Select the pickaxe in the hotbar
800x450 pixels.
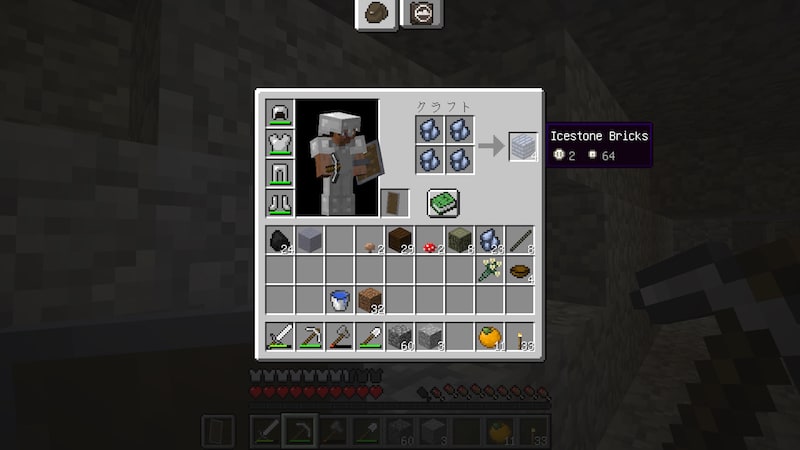(x=309, y=337)
